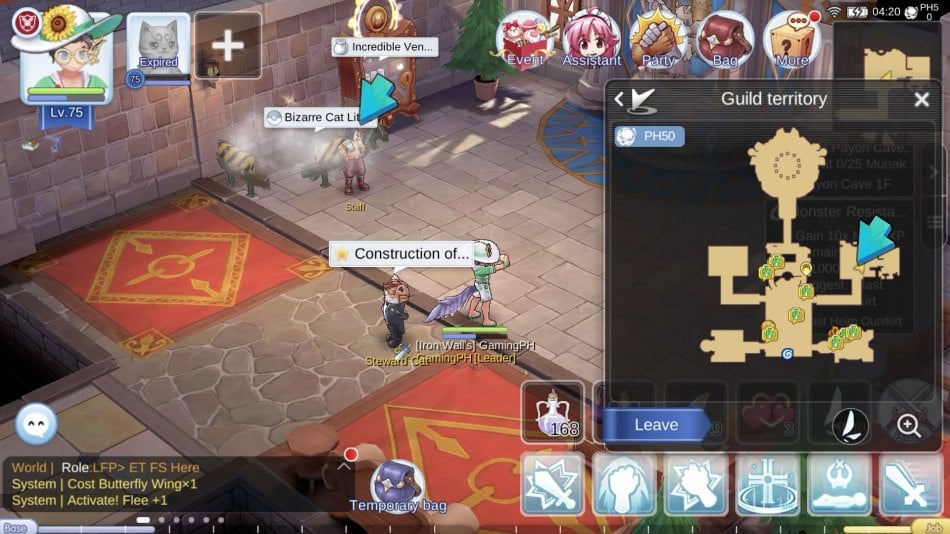Close the Guild territory map panel

921,99
